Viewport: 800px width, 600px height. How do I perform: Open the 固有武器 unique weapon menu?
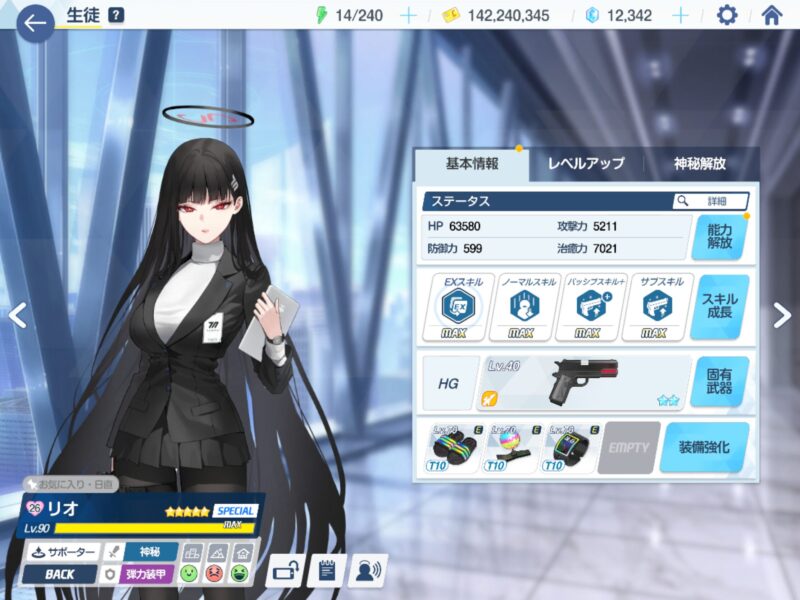718,381
